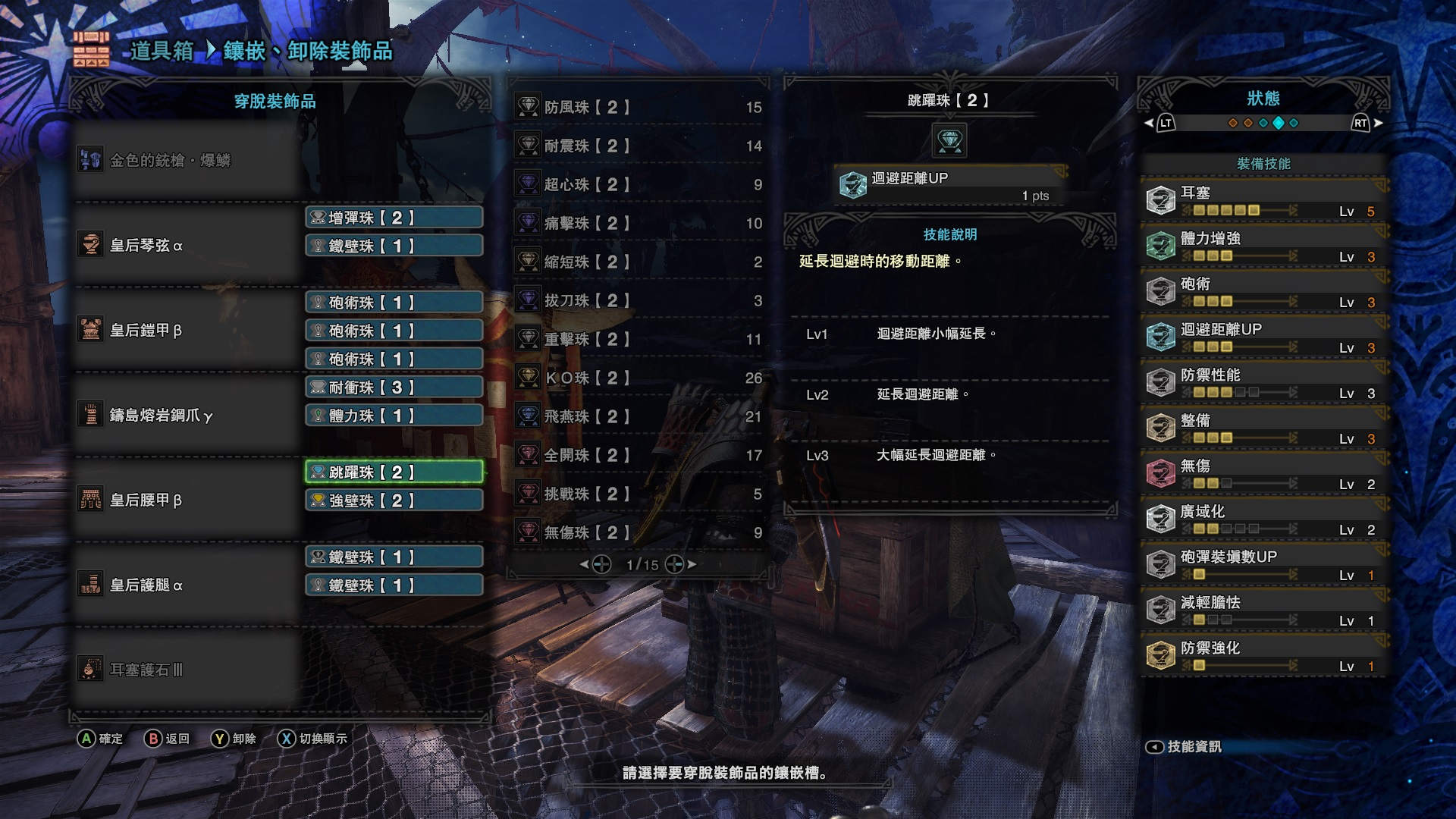This screenshot has height=819, width=1456.
Task: Select 縮短珠【2】 from the jewel list
Action: tap(639, 262)
